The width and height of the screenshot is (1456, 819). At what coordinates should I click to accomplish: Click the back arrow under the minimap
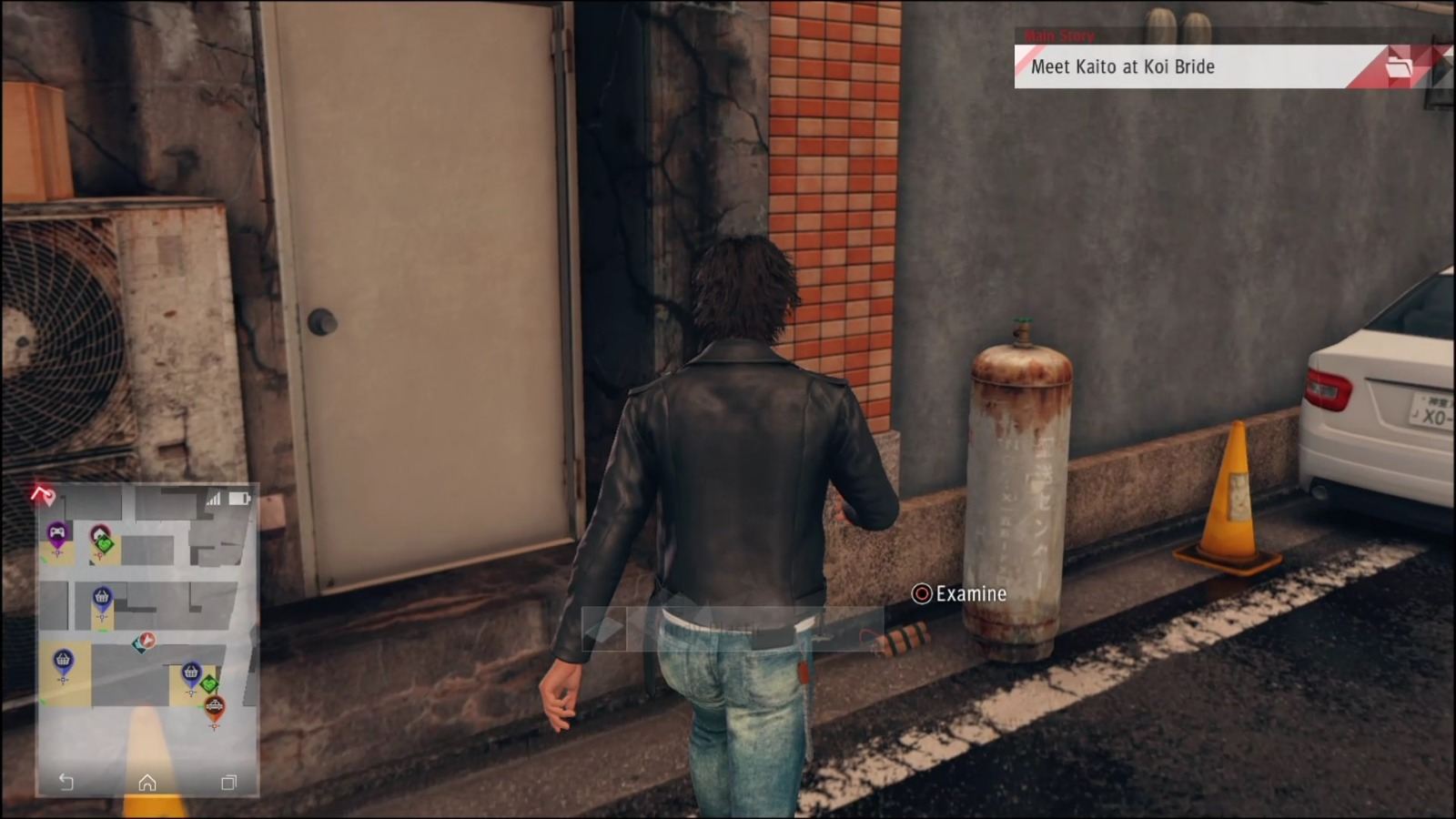coord(66,781)
